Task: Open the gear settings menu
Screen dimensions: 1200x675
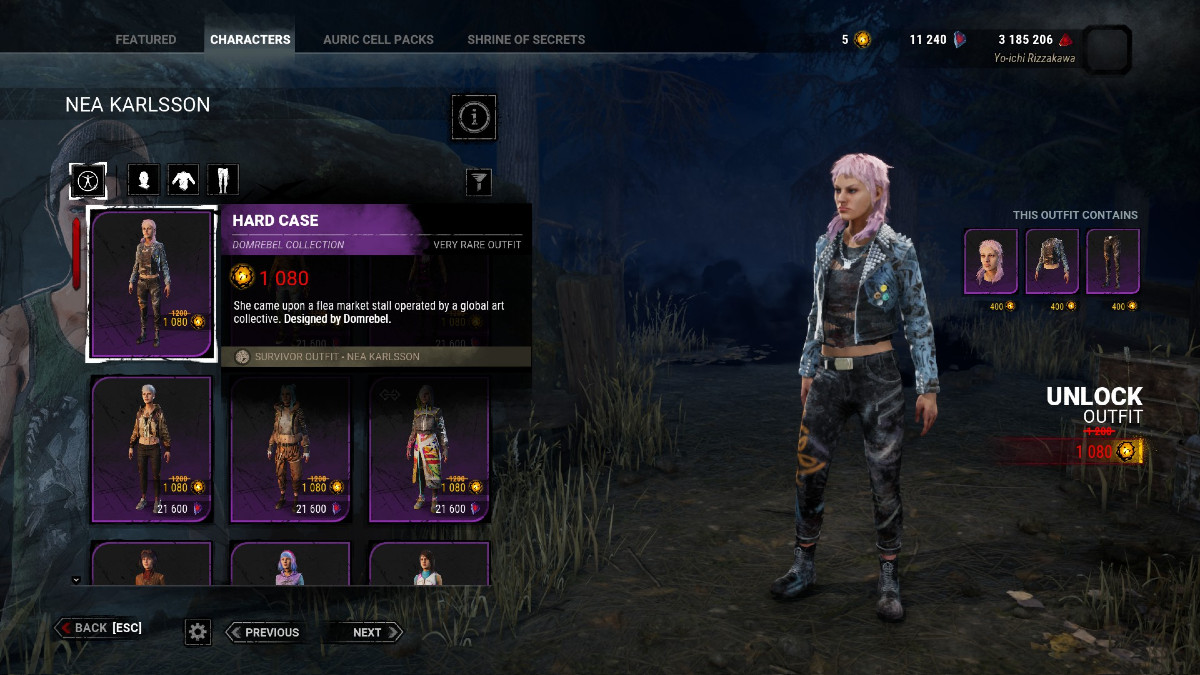Action: coord(198,631)
